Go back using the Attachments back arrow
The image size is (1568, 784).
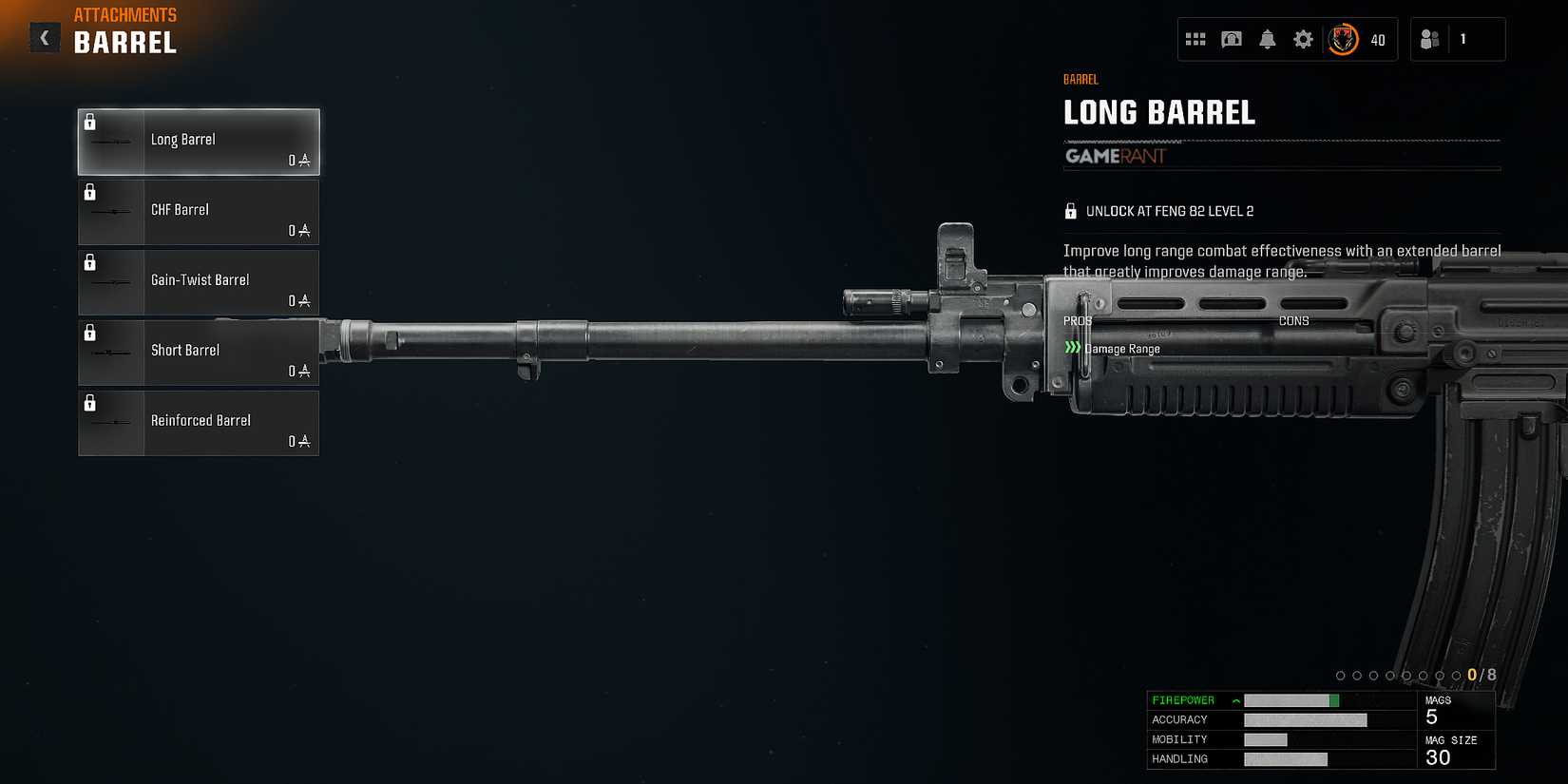44,37
